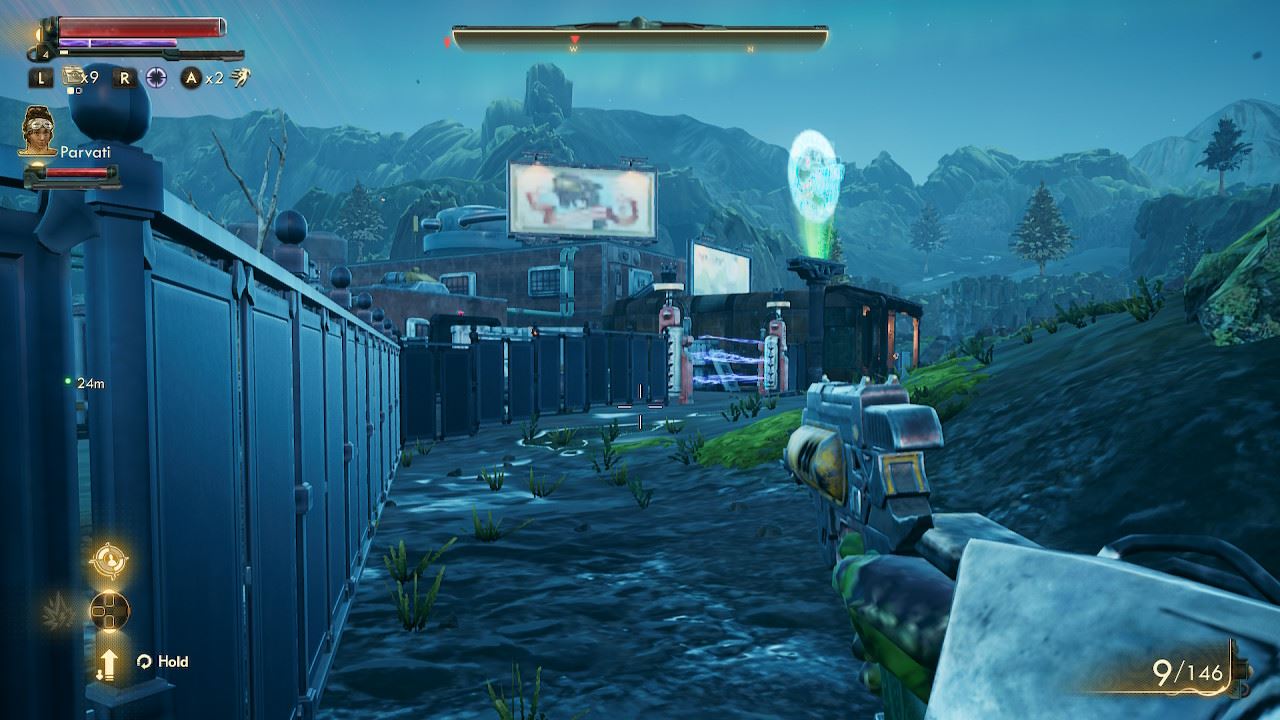Select the spiky burst companion ability icon

point(58,607)
